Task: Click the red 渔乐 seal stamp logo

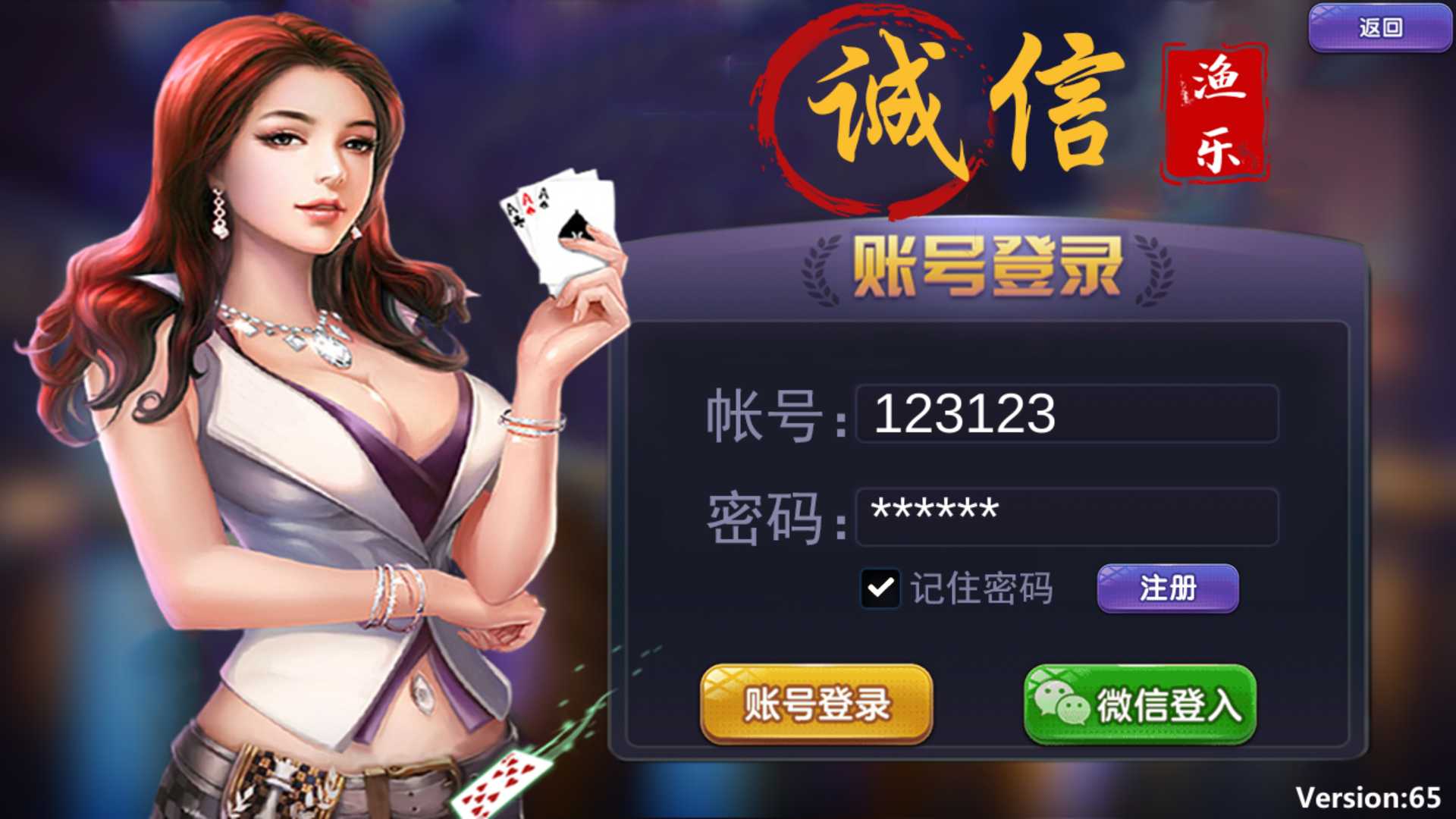Action: point(1213,110)
